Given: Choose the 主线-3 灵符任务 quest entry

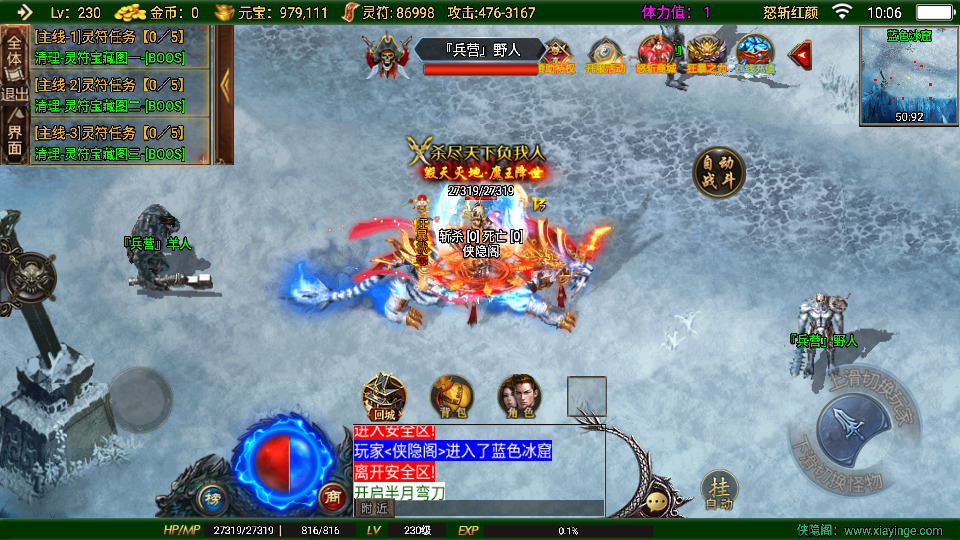Looking at the screenshot, I should 120,142.
